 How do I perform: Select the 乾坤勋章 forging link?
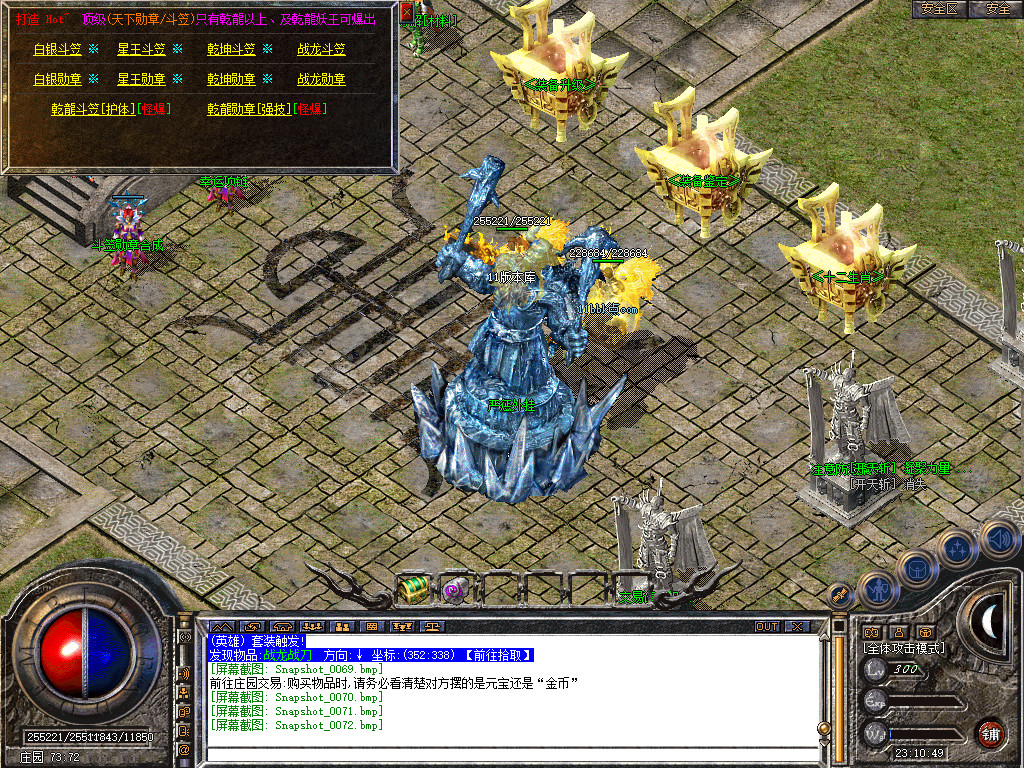pos(231,79)
